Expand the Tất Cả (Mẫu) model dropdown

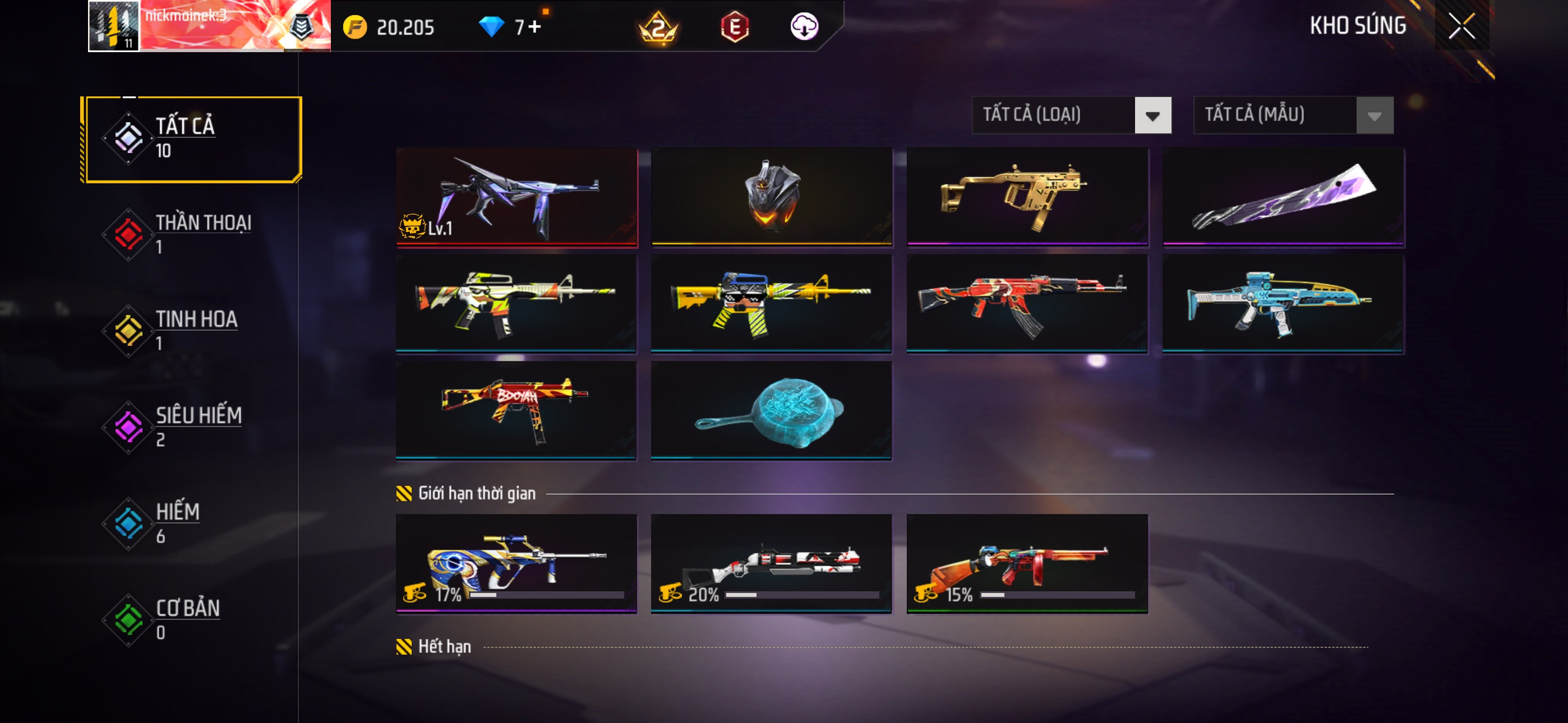click(x=1293, y=115)
